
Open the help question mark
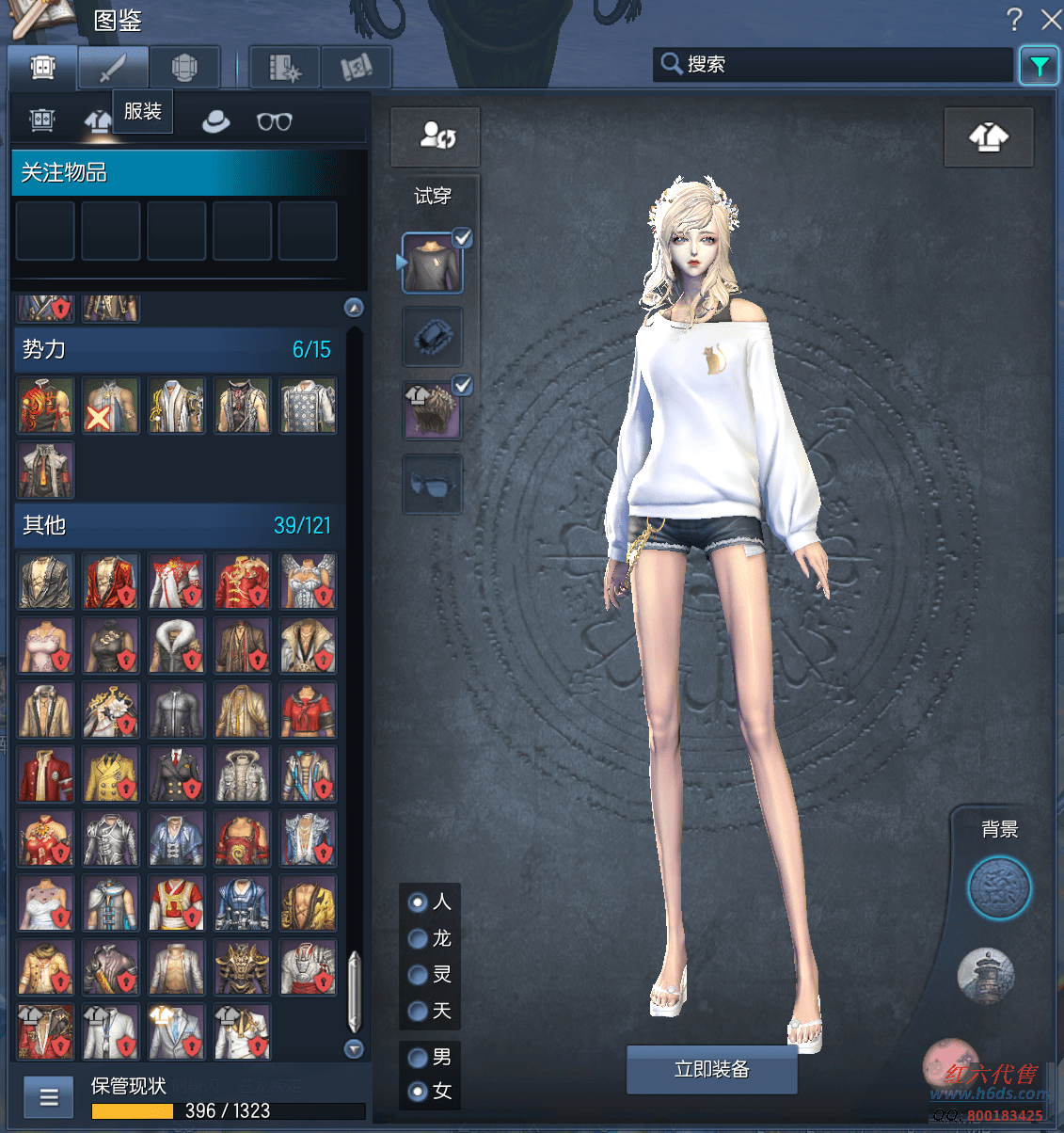tap(1013, 19)
